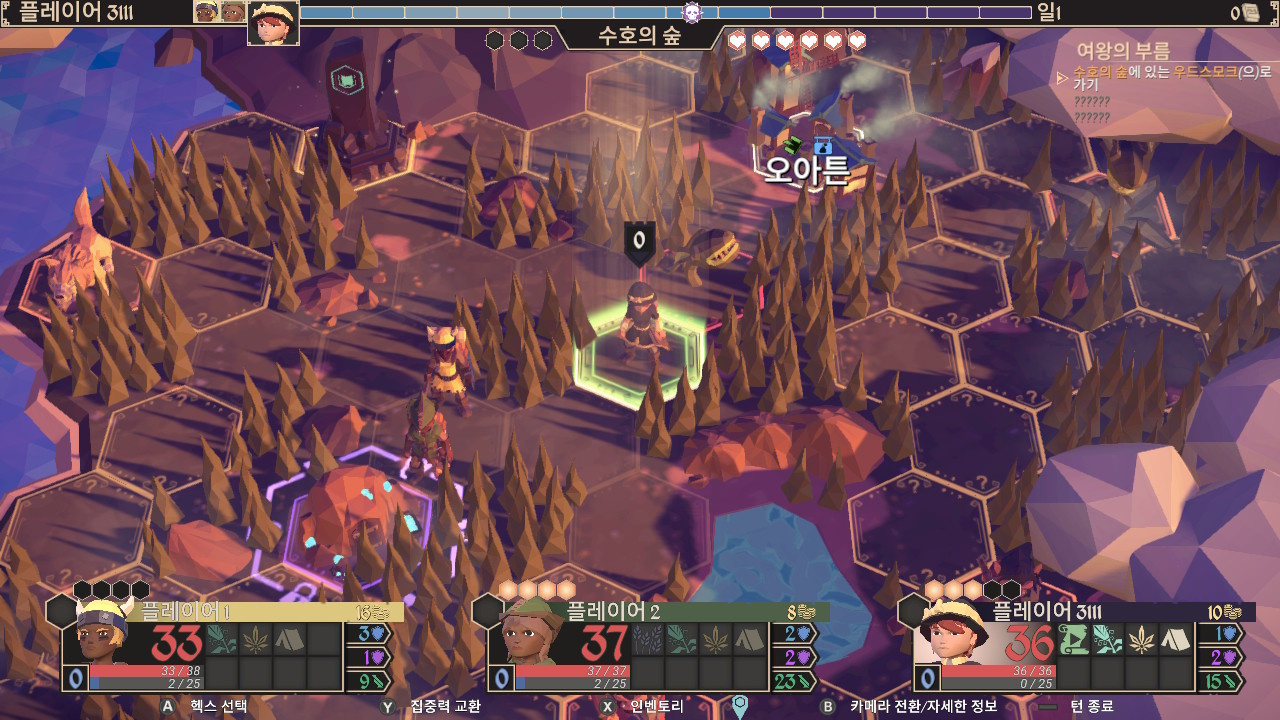
Task: Open the scroll item icon in 플레이어 3111's panel
Action: point(1072,640)
